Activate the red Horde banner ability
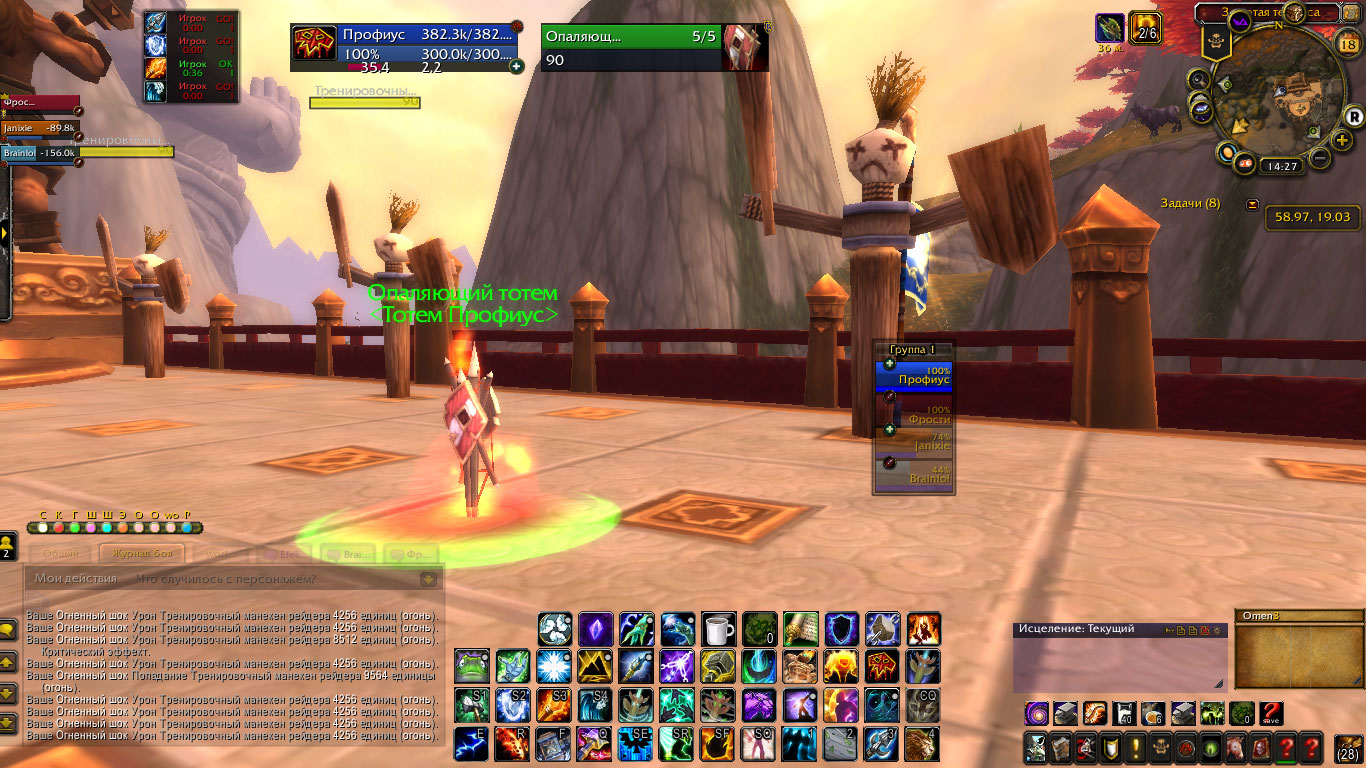The width and height of the screenshot is (1366, 768). [882, 666]
